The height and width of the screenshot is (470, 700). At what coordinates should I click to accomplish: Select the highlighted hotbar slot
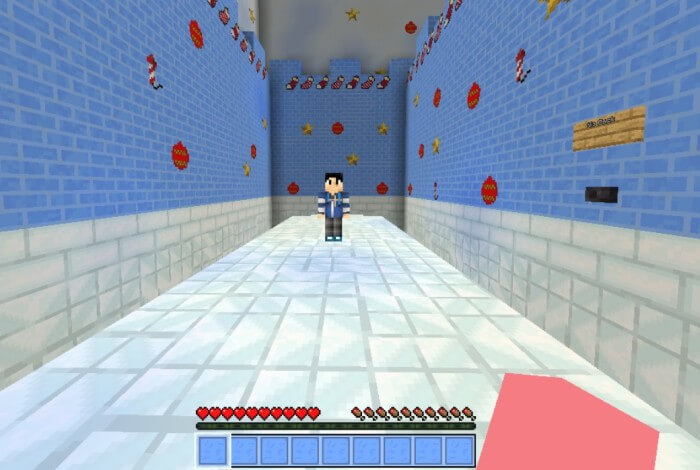pos(213,451)
